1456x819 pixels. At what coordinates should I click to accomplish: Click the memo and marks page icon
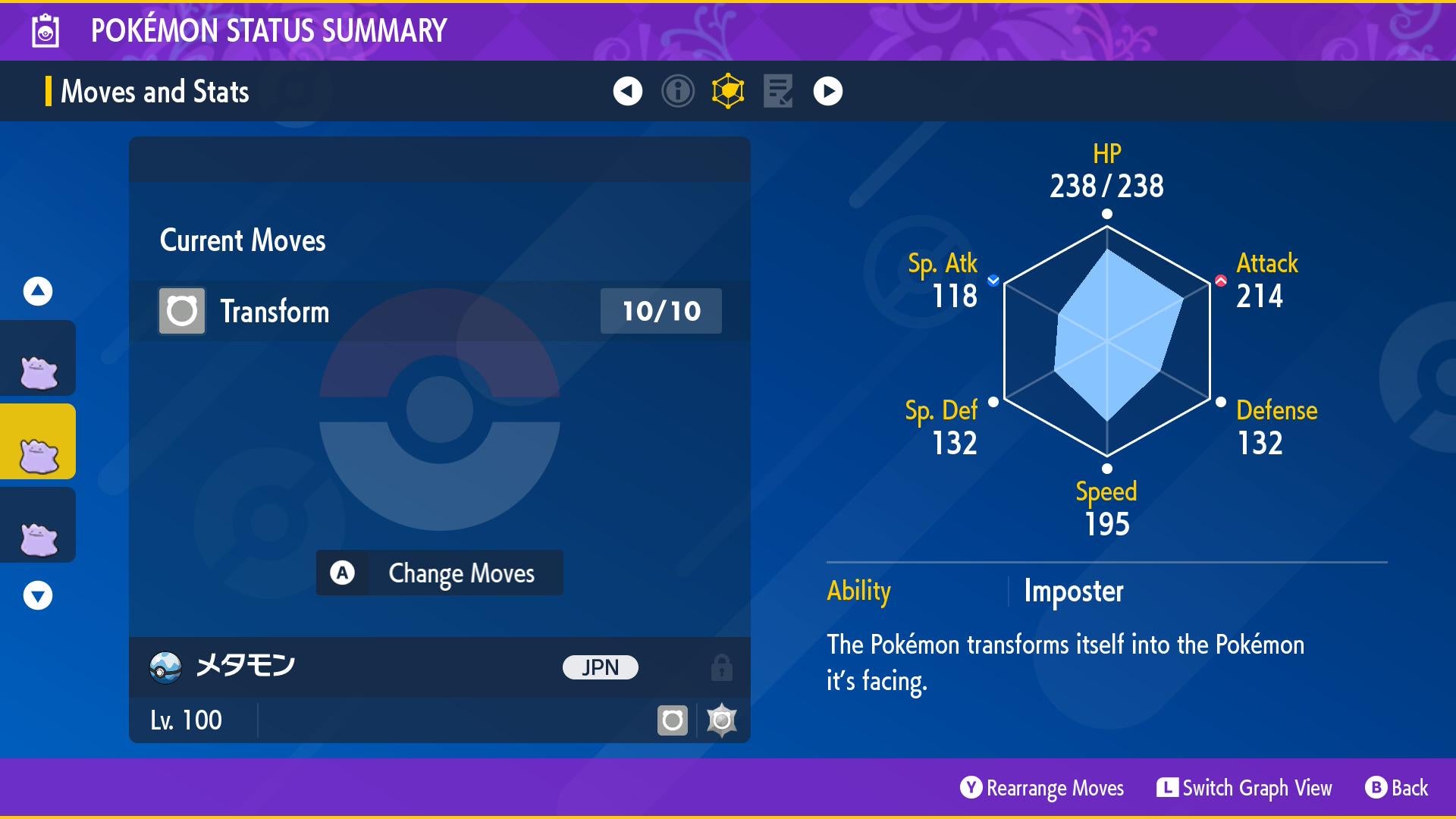tap(778, 91)
